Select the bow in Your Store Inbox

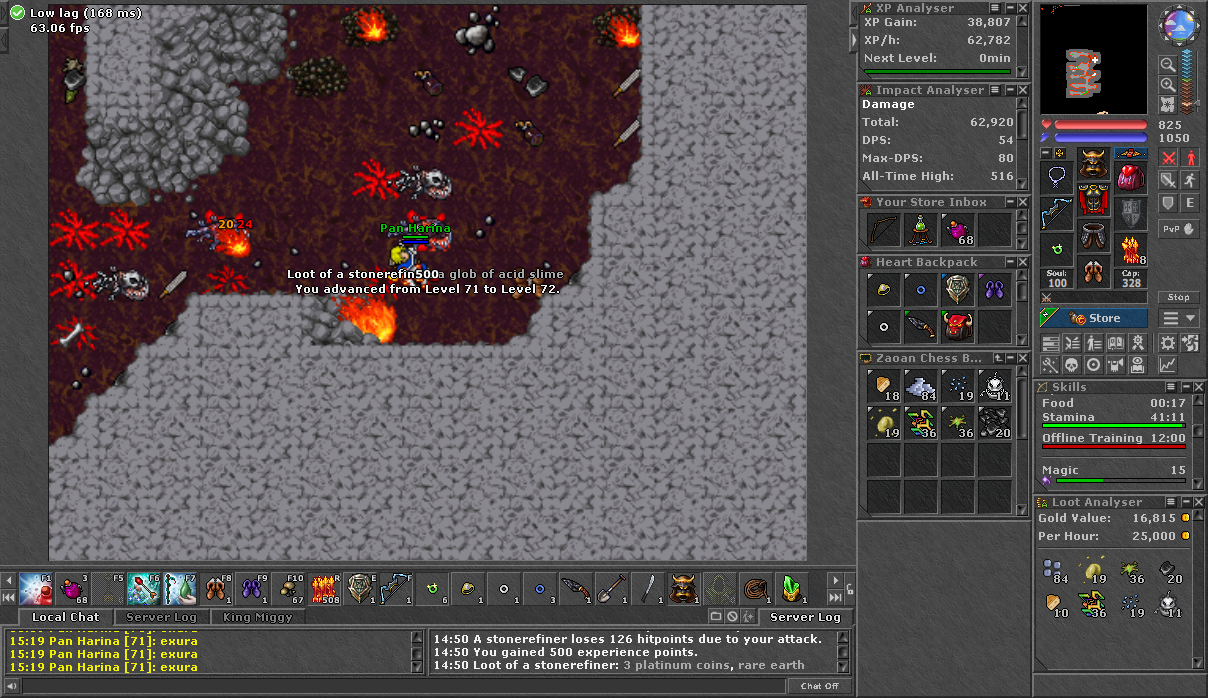tap(884, 230)
